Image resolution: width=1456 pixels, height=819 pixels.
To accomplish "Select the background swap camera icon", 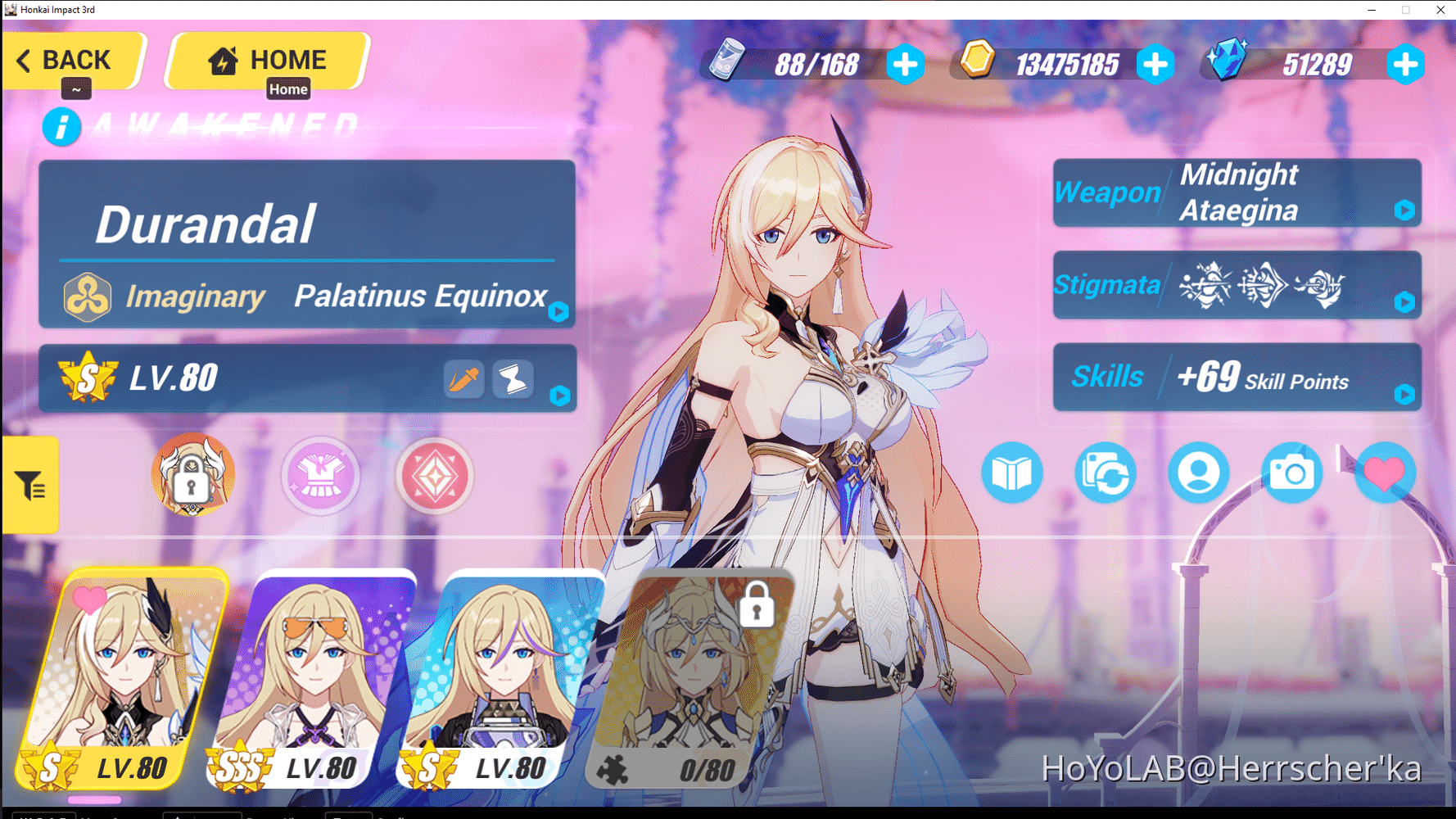I will [x=1105, y=473].
